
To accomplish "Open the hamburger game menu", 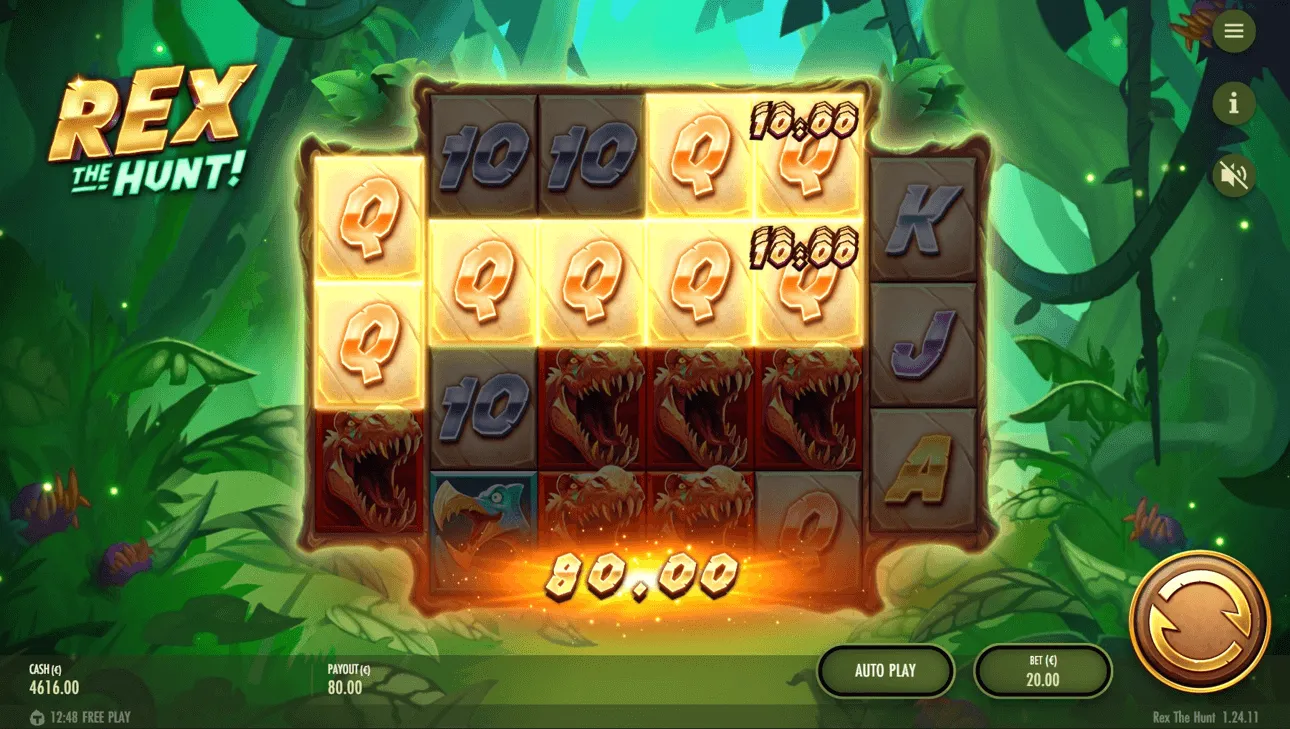I will point(1233,30).
